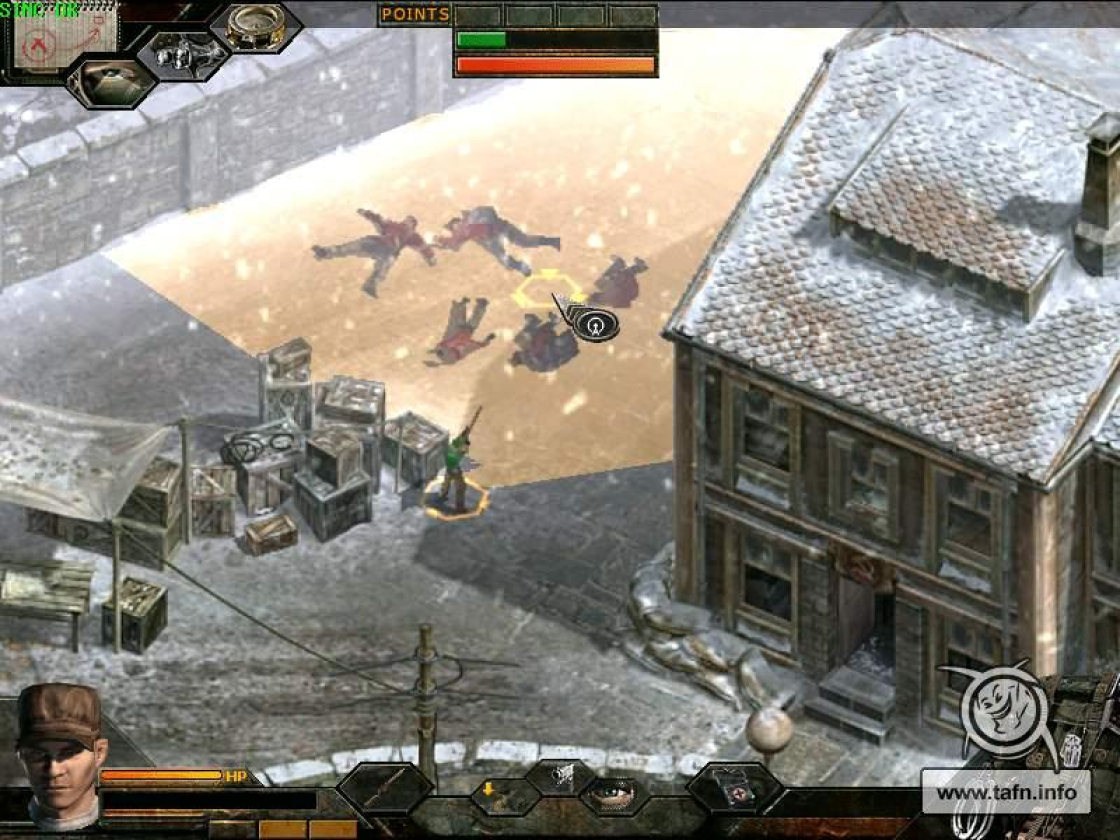Choose the rifle weapon slot
1120x840 pixels.
384,789
